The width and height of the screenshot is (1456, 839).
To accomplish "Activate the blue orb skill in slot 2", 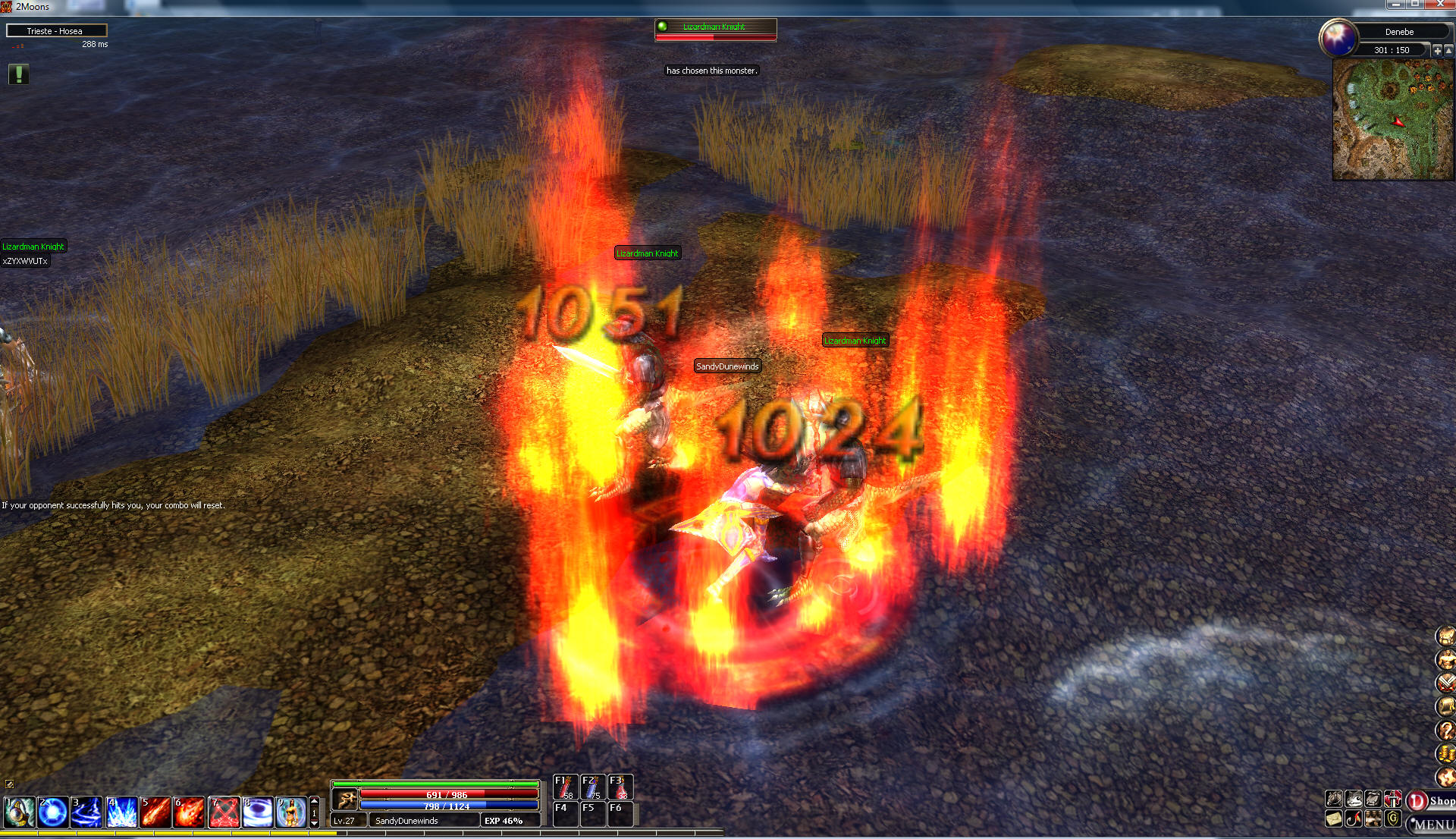I will [x=53, y=812].
